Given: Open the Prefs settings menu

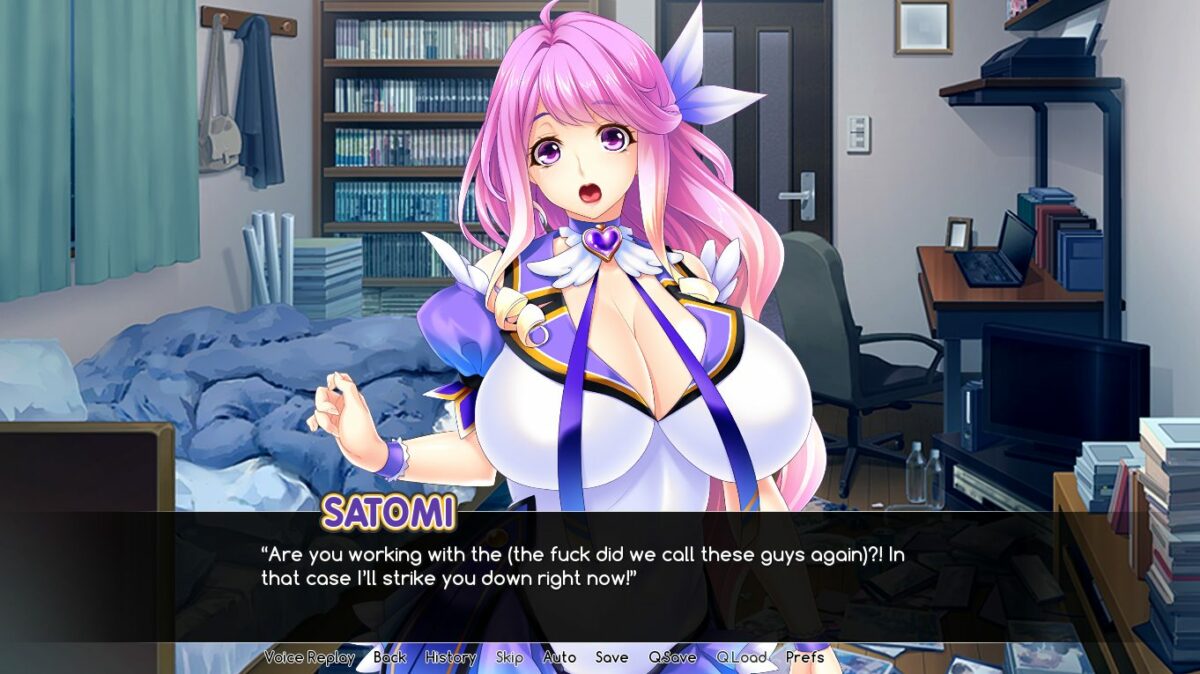Looking at the screenshot, I should [805, 657].
